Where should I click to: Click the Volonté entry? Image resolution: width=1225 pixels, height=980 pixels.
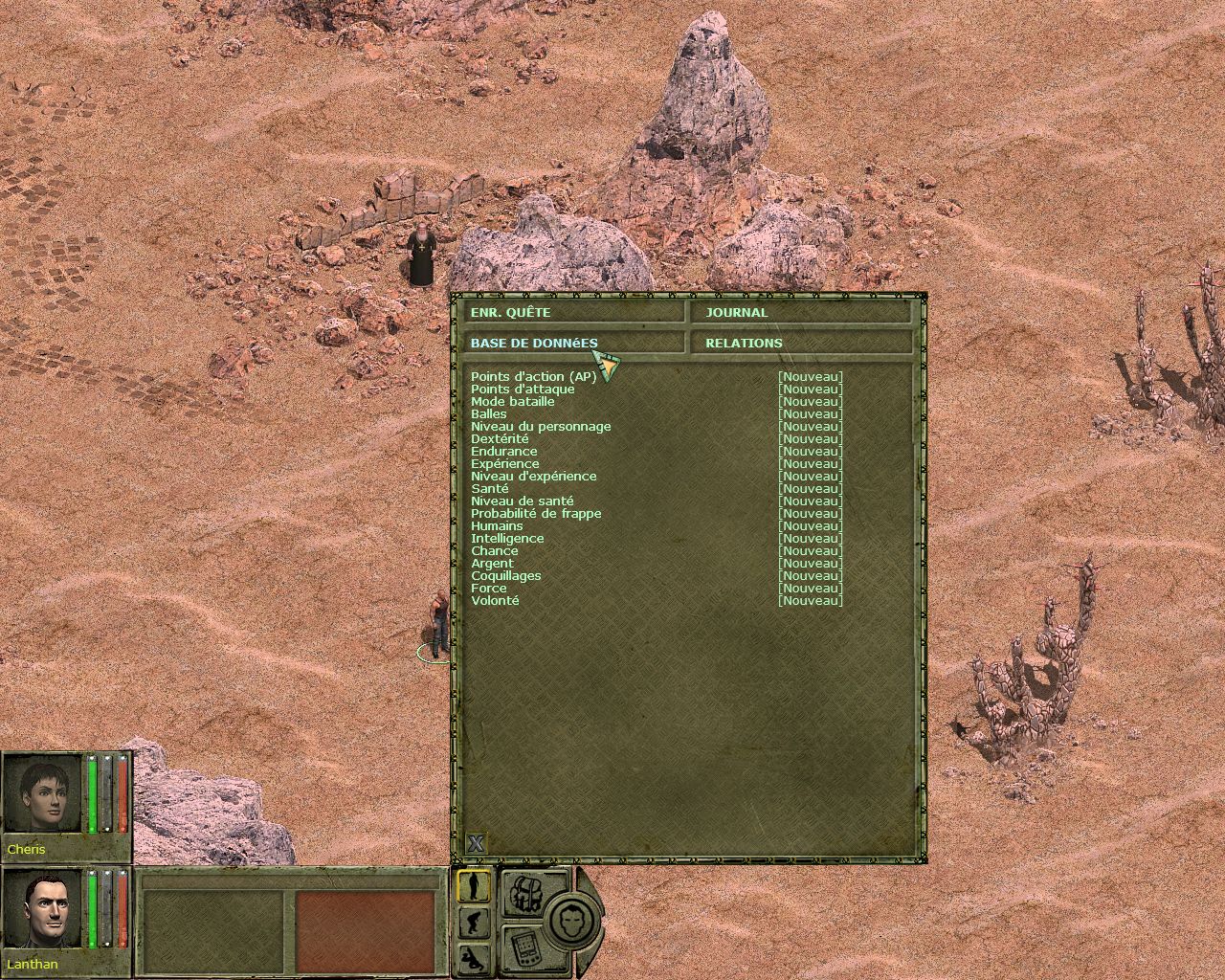point(495,600)
